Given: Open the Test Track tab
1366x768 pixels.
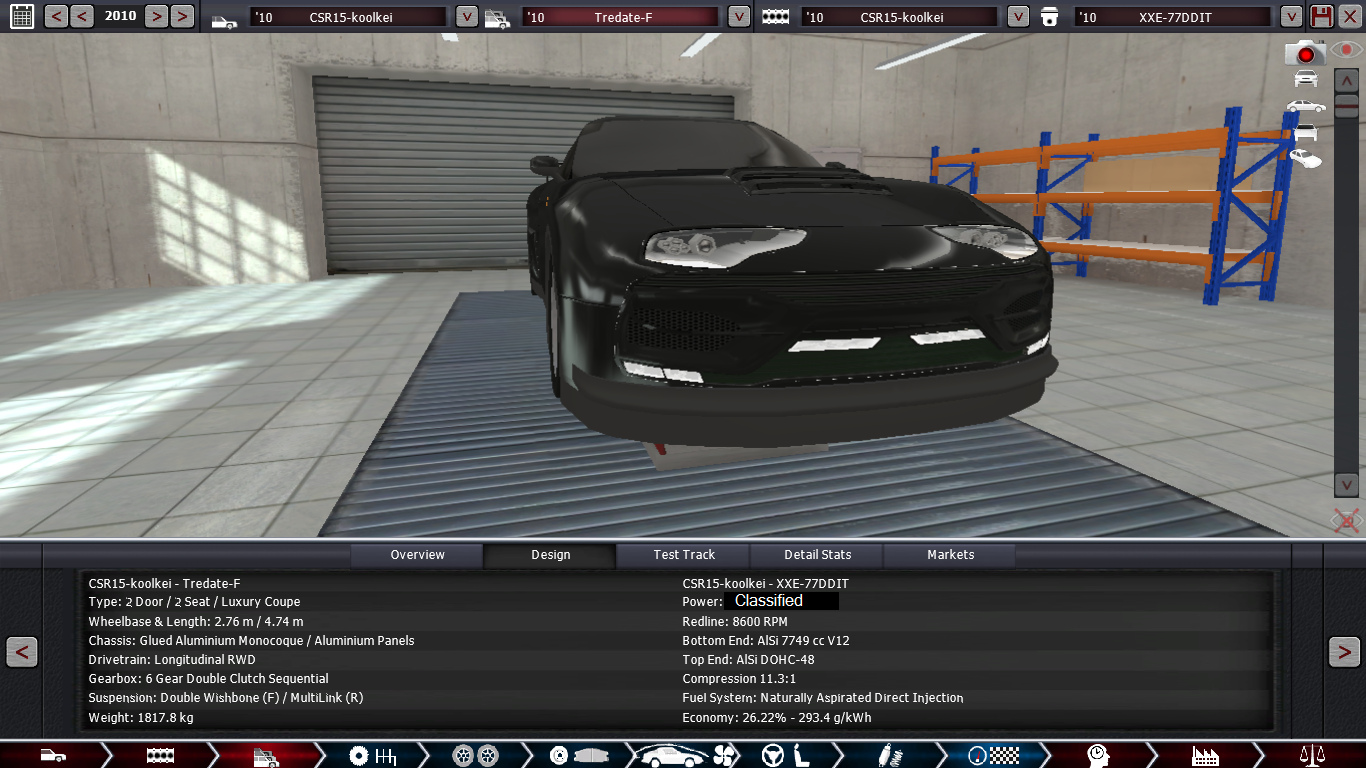Looking at the screenshot, I should (x=684, y=555).
